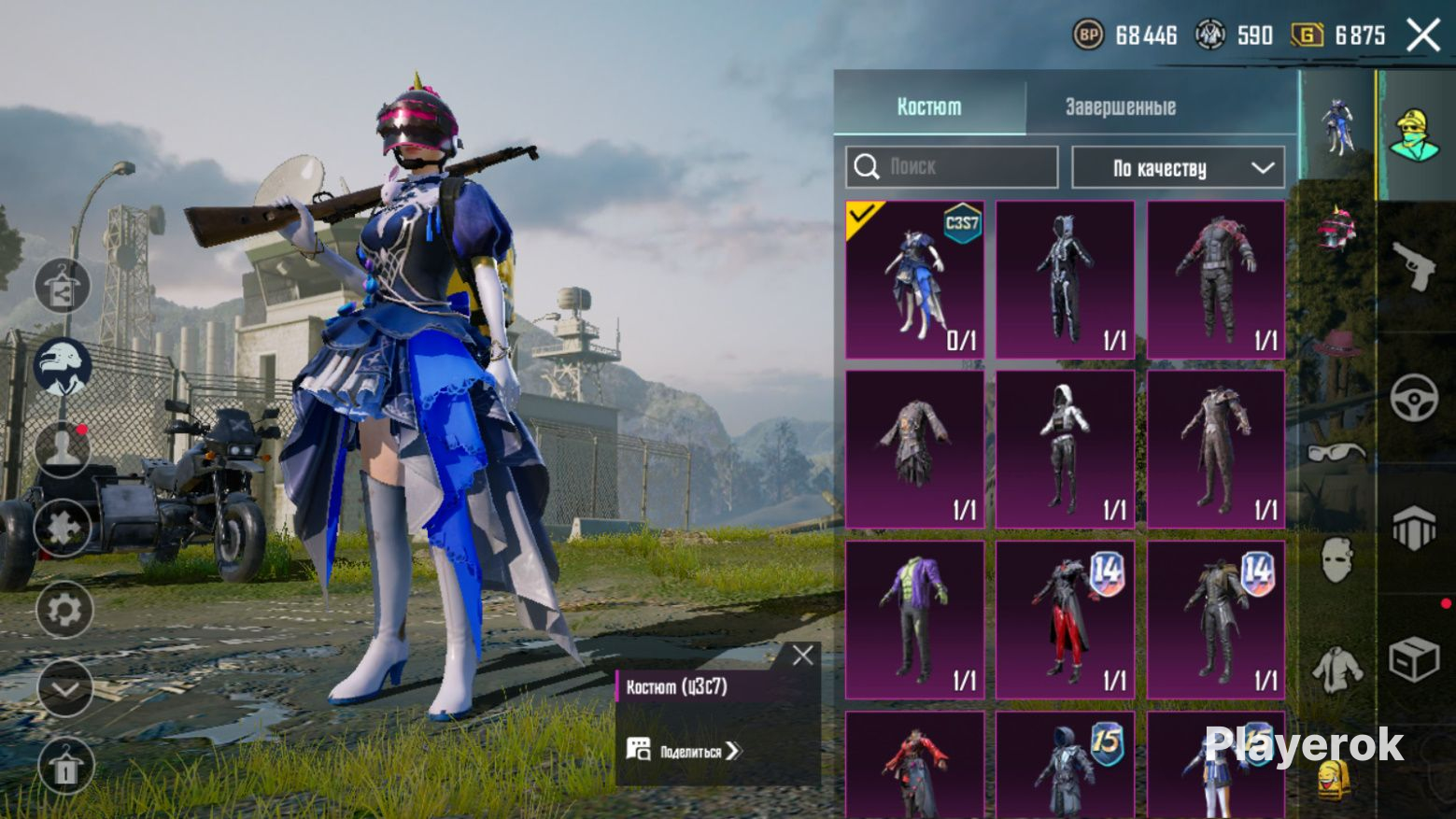Close the inventory with the top-right X

tap(1423, 35)
